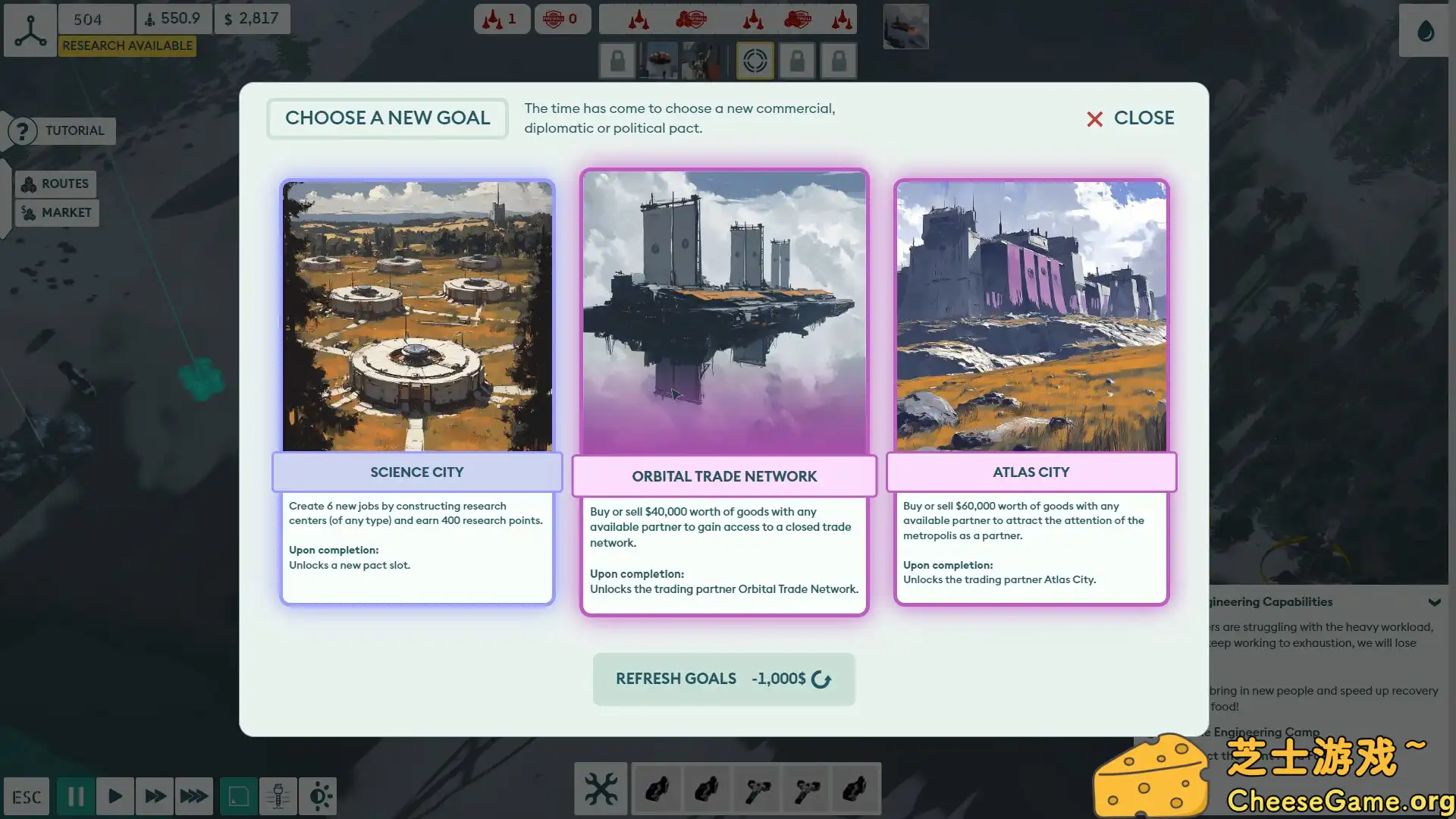The image size is (1456, 819).
Task: Toggle pause on the game speed controls
Action: click(74, 796)
